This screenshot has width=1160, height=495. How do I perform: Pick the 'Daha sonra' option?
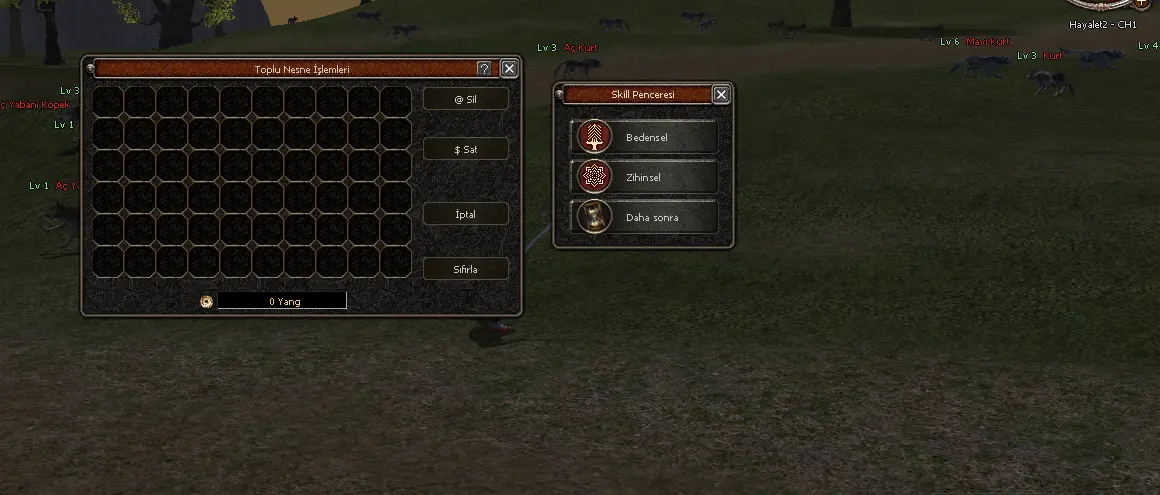pyautogui.click(x=645, y=217)
